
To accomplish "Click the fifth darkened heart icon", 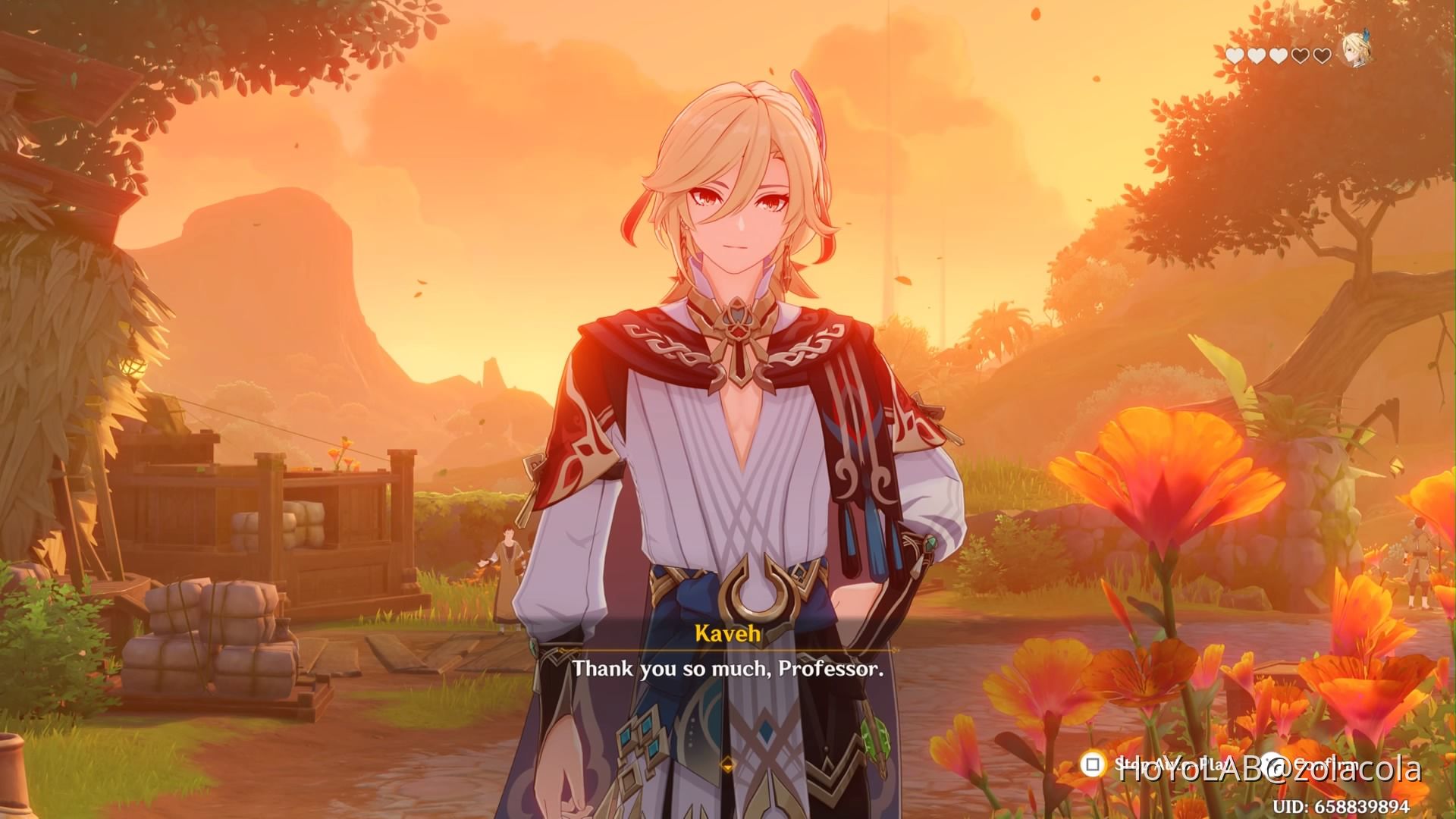I will point(1322,54).
